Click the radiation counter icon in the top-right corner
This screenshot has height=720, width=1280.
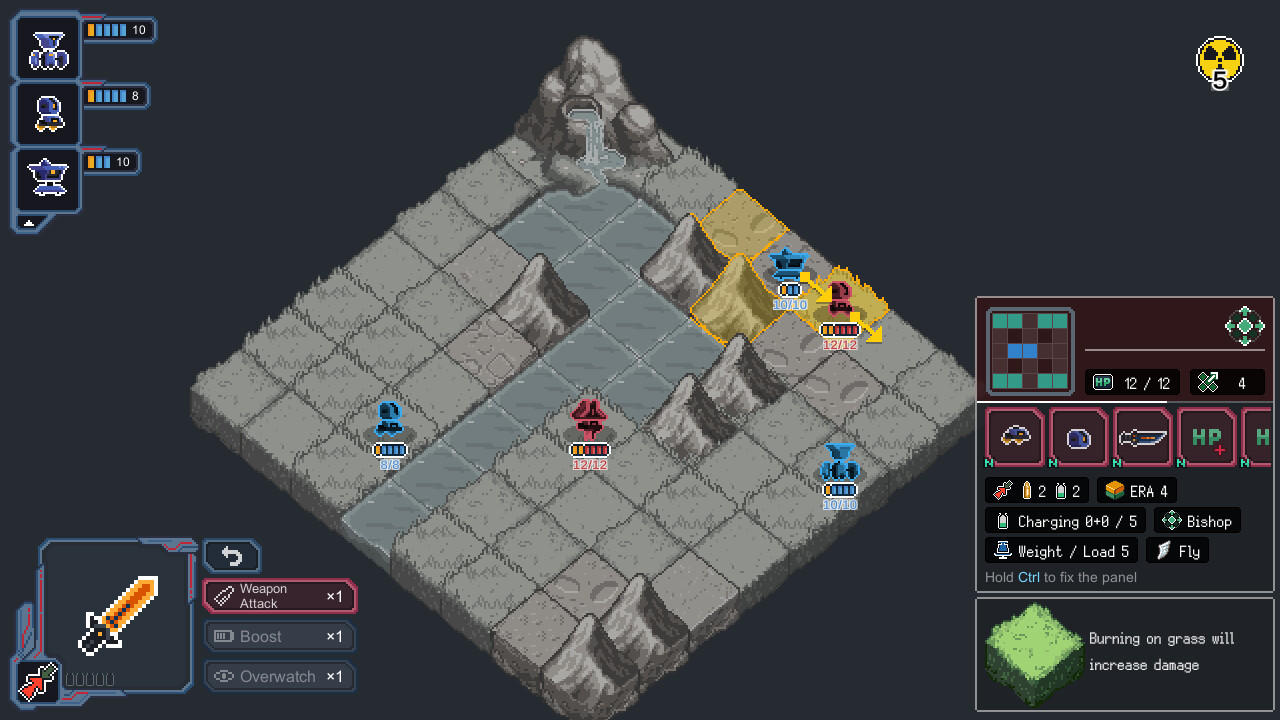coord(1219,62)
